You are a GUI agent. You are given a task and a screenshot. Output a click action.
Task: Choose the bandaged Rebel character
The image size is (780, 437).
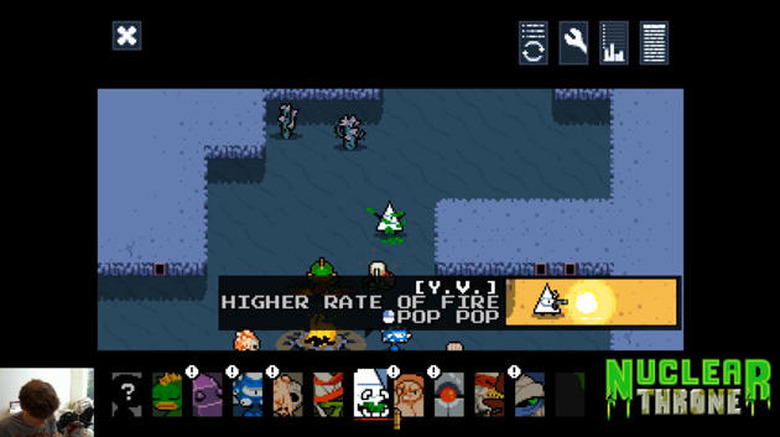click(530, 392)
